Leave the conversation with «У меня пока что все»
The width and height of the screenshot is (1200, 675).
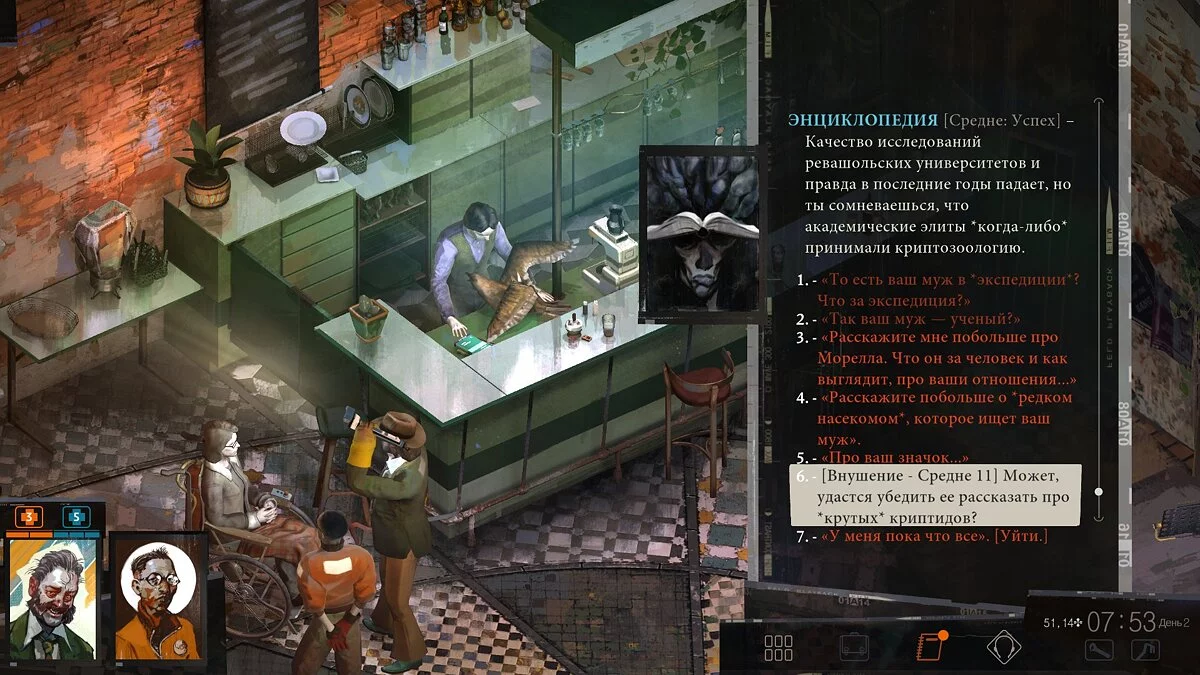[x=934, y=537]
